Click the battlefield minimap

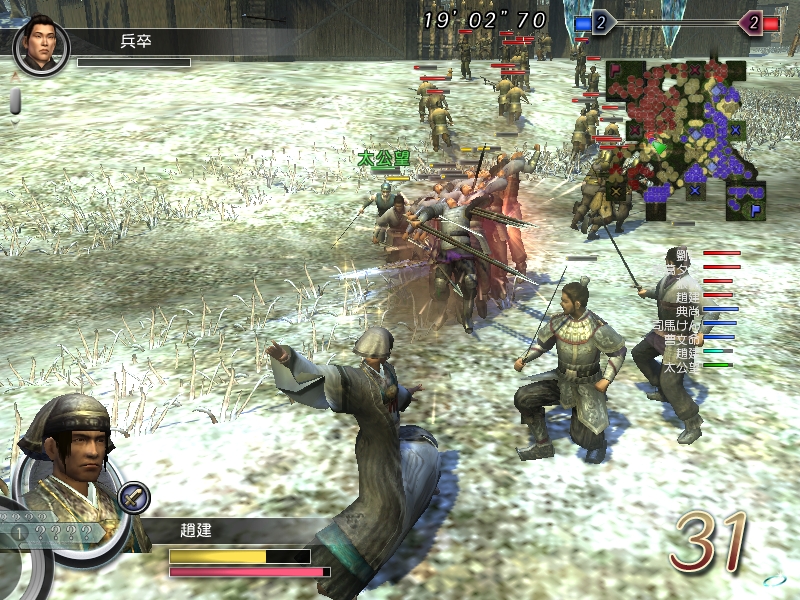click(x=682, y=140)
